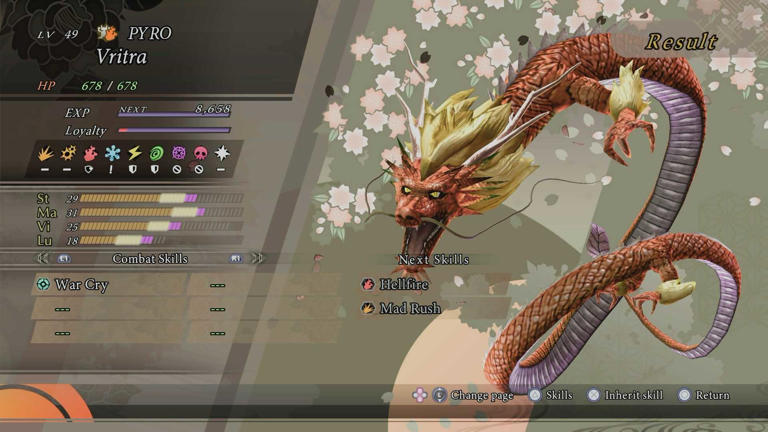Select the red flame affinity icon
Screen dimensions: 768x432
point(91,153)
